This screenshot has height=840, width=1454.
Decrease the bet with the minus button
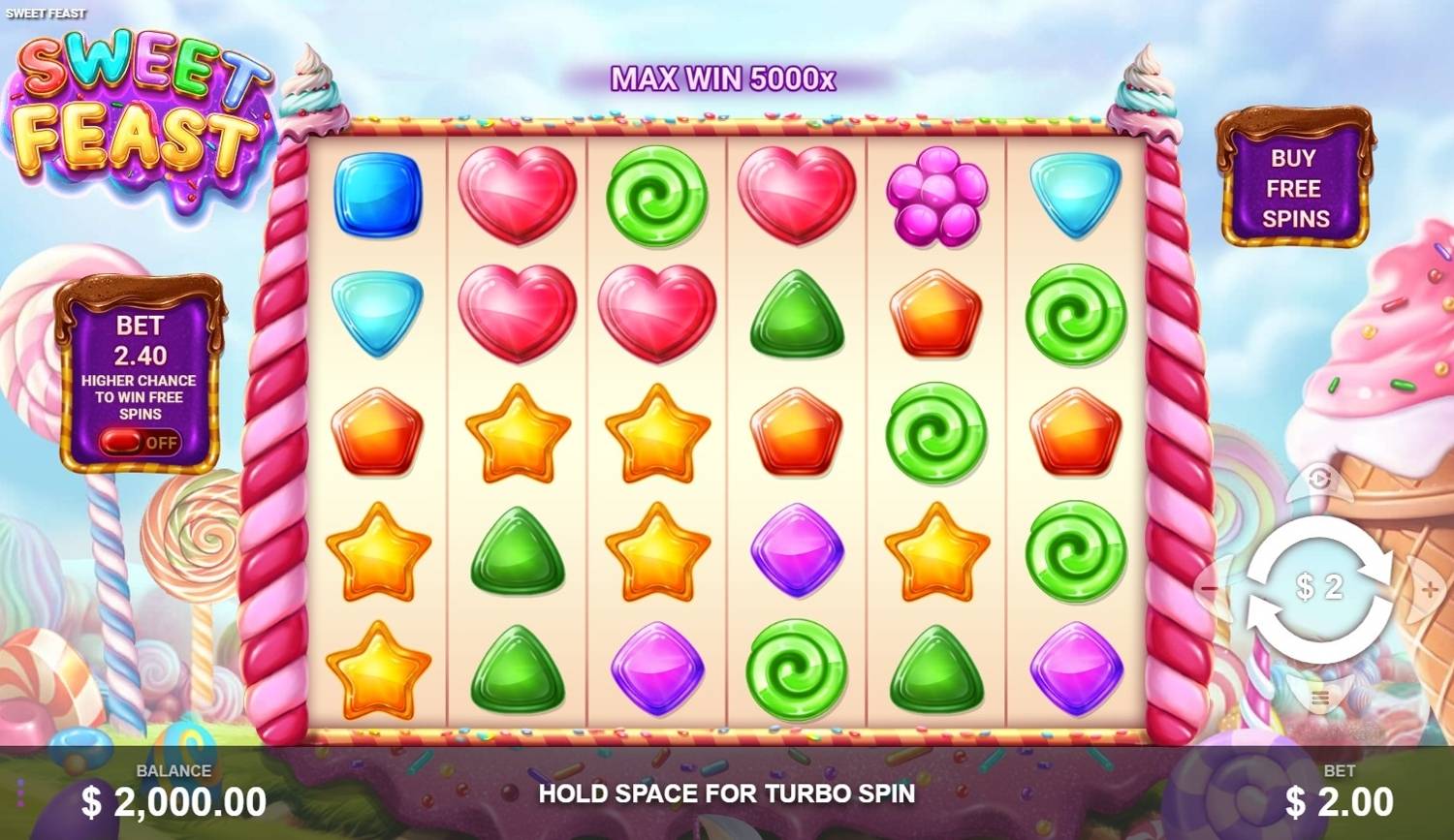[1209, 588]
